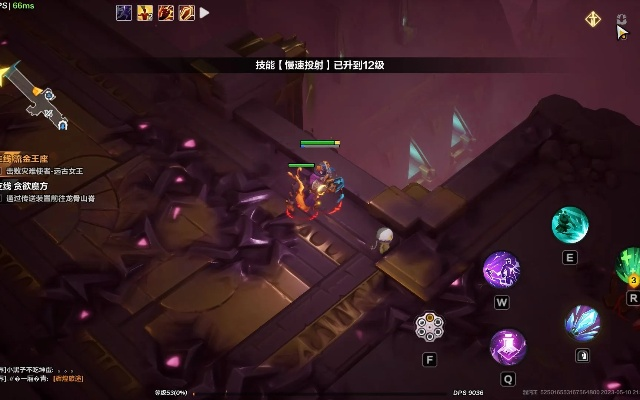Fire the blue crystal shard skill
Screen dimensions: 640x400
pyautogui.click(x=582, y=323)
